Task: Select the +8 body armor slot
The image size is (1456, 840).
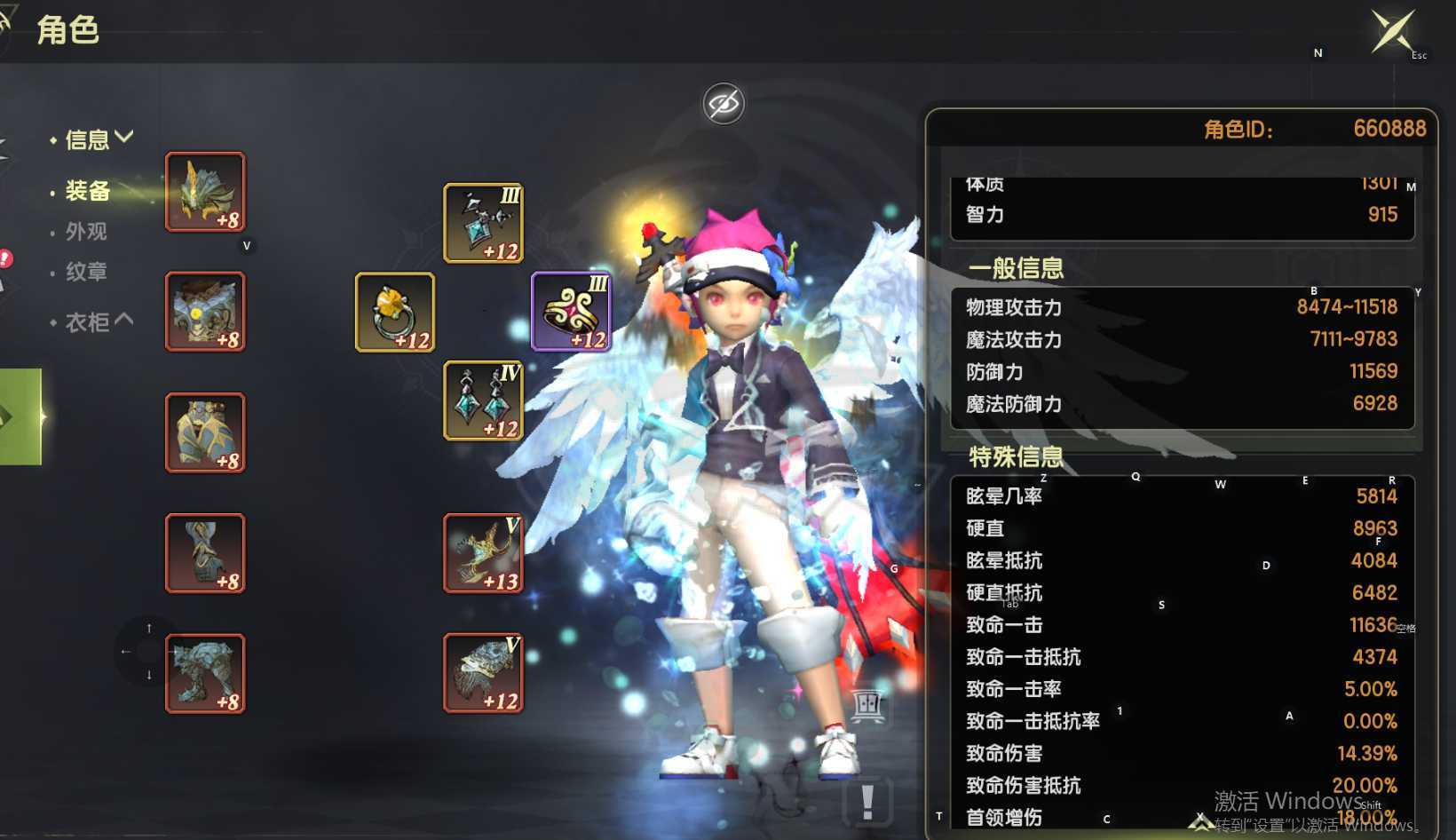Action: click(x=205, y=312)
